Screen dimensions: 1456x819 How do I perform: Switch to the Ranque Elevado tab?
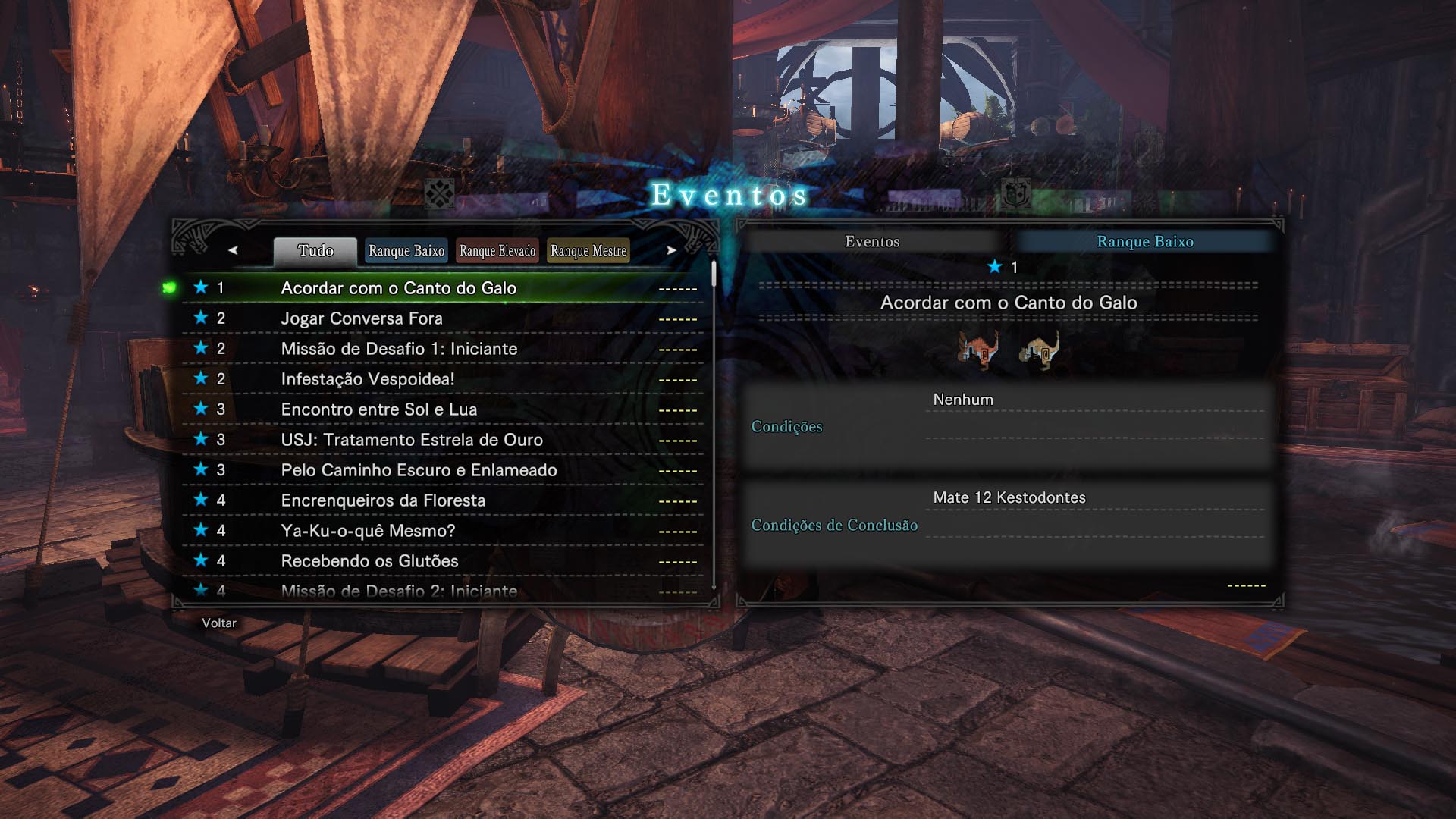pos(497,250)
